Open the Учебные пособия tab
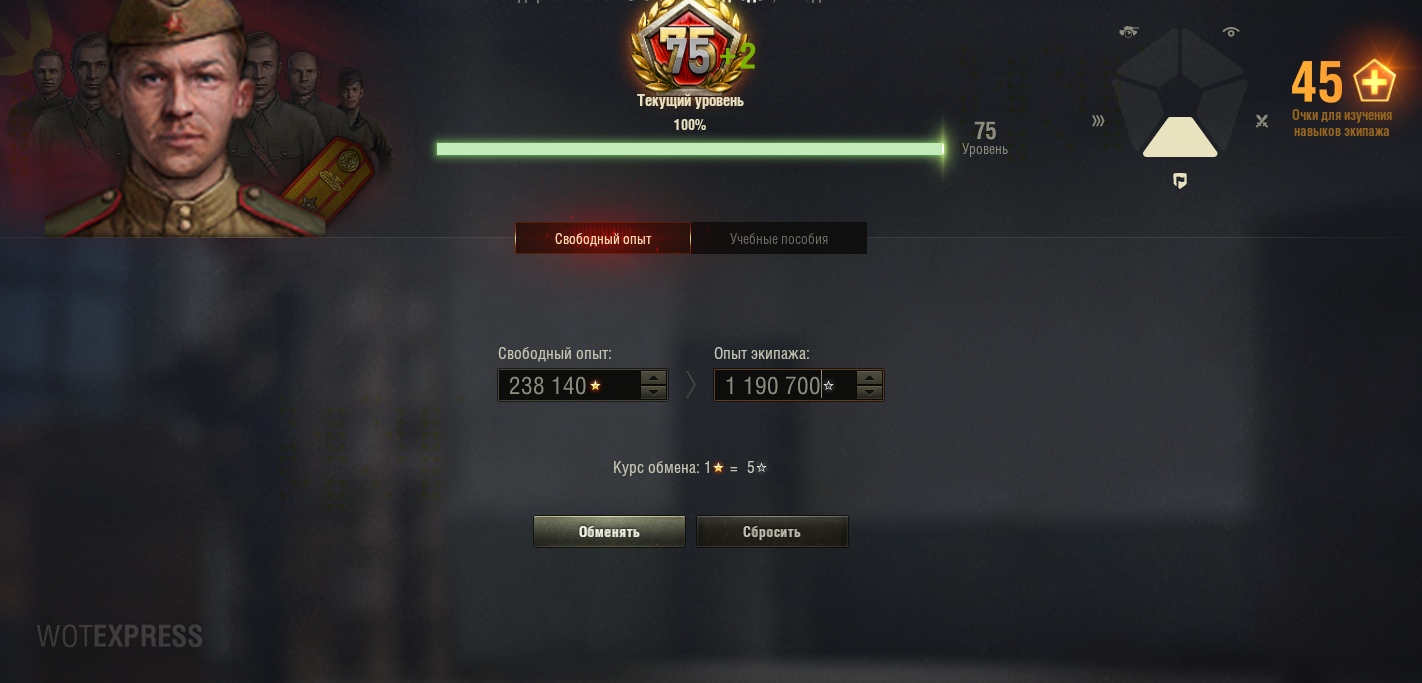 coord(779,239)
